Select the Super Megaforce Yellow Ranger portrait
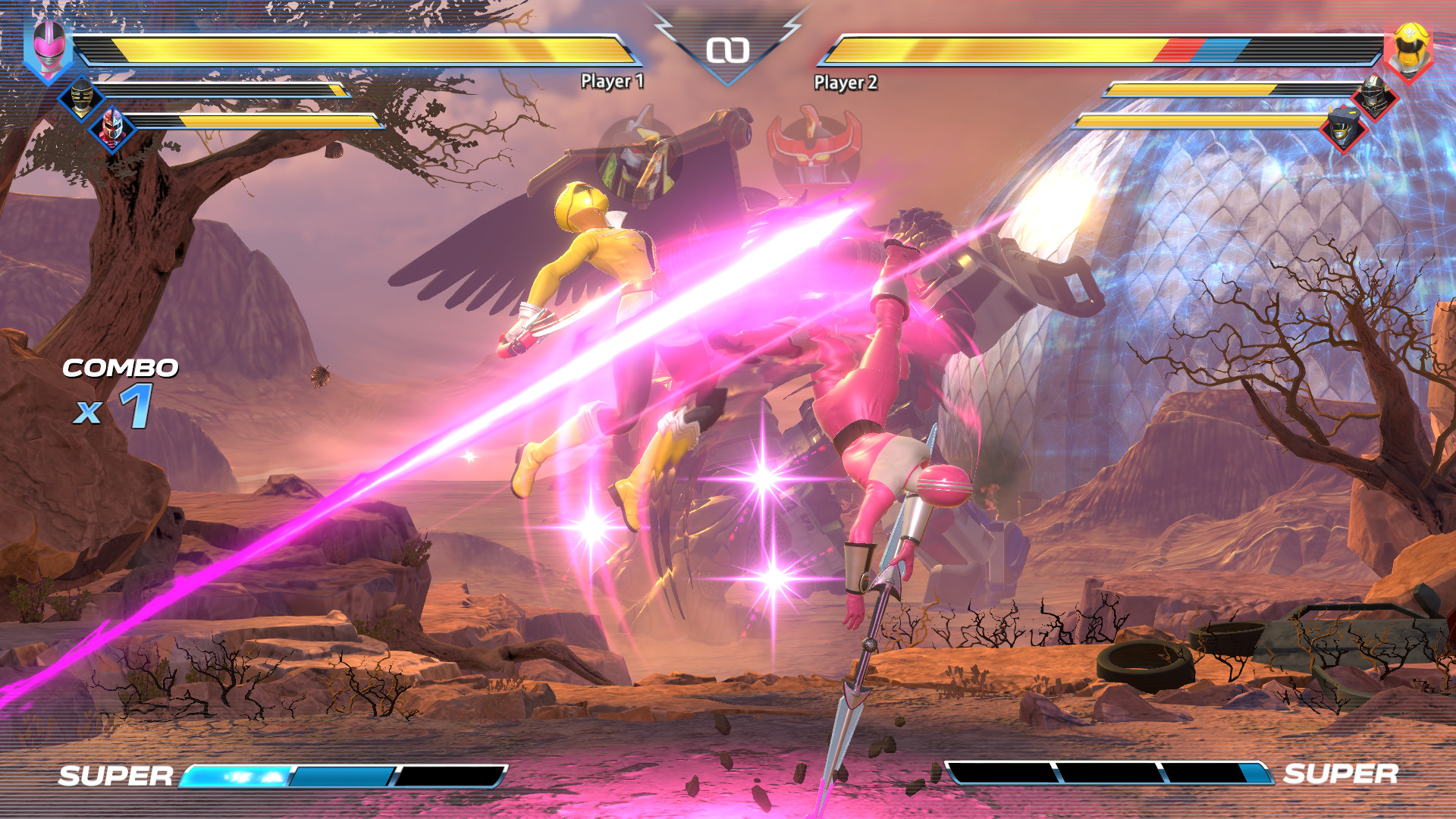 pos(1408,49)
